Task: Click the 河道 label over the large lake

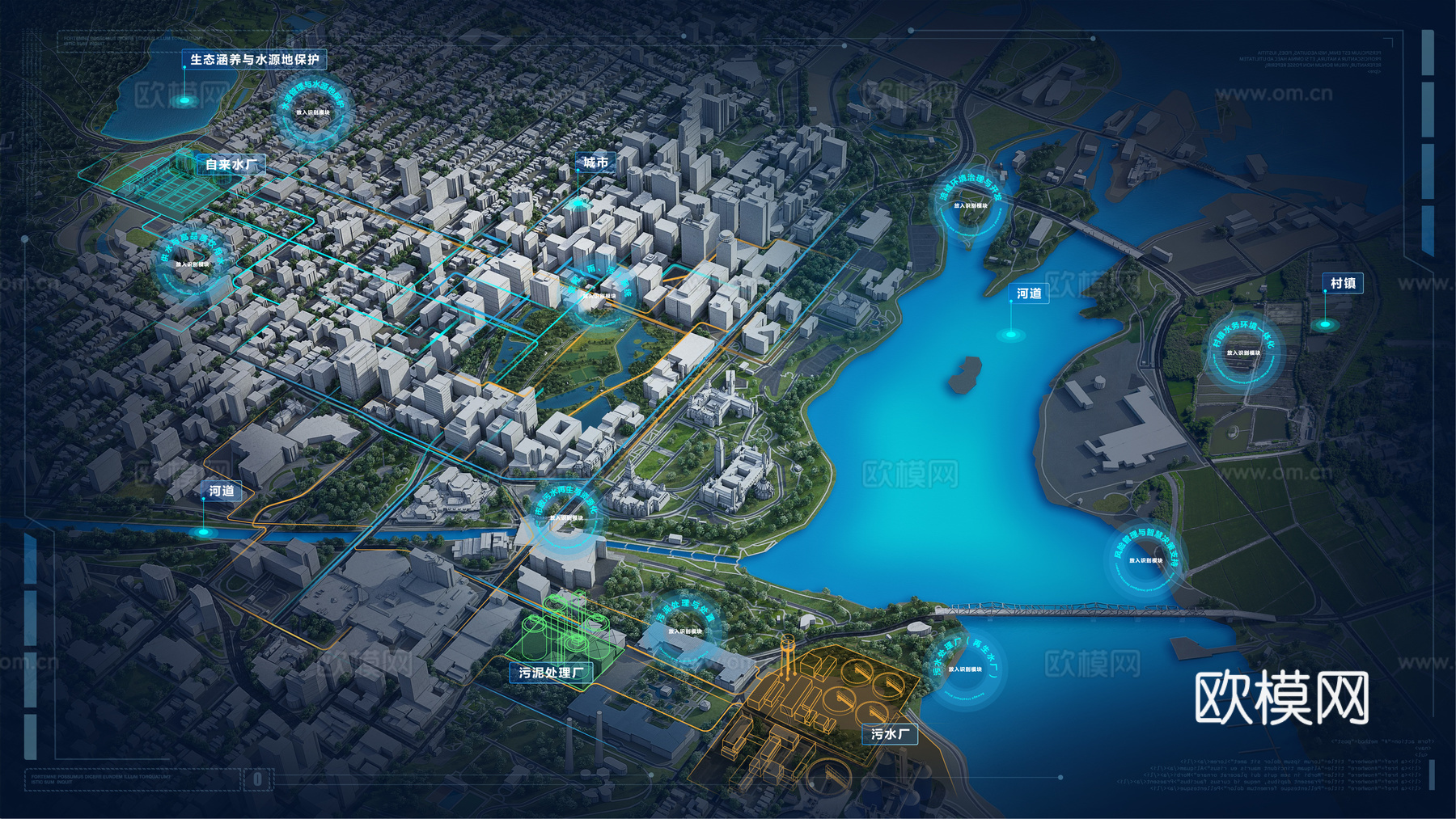Action: point(1029,293)
